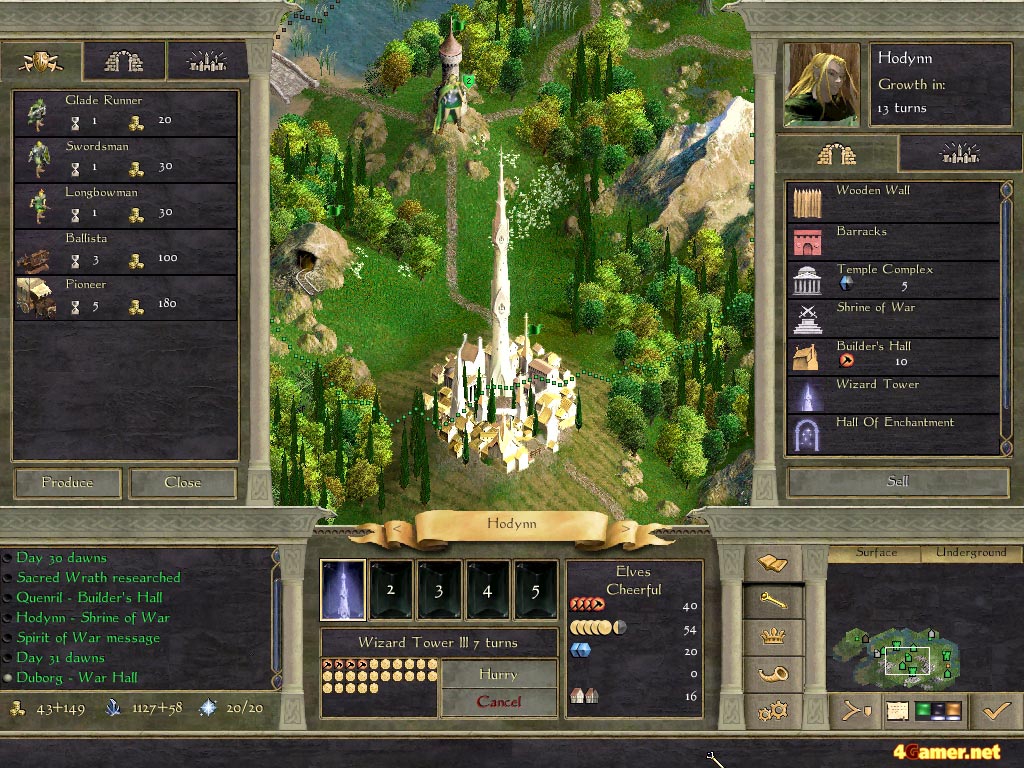Open the spell book icon

coord(773,563)
